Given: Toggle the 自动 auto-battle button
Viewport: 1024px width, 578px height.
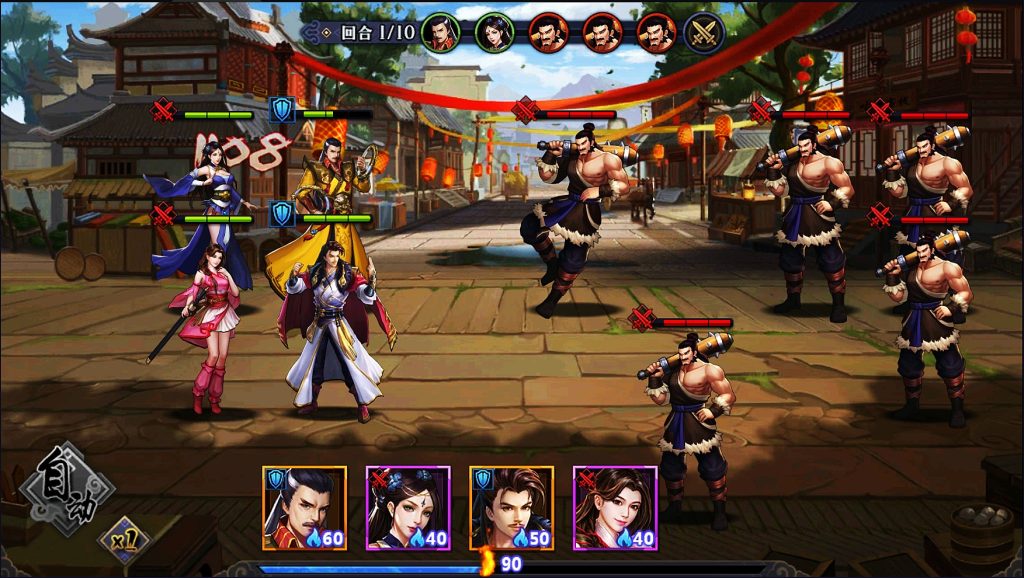Looking at the screenshot, I should (68, 490).
